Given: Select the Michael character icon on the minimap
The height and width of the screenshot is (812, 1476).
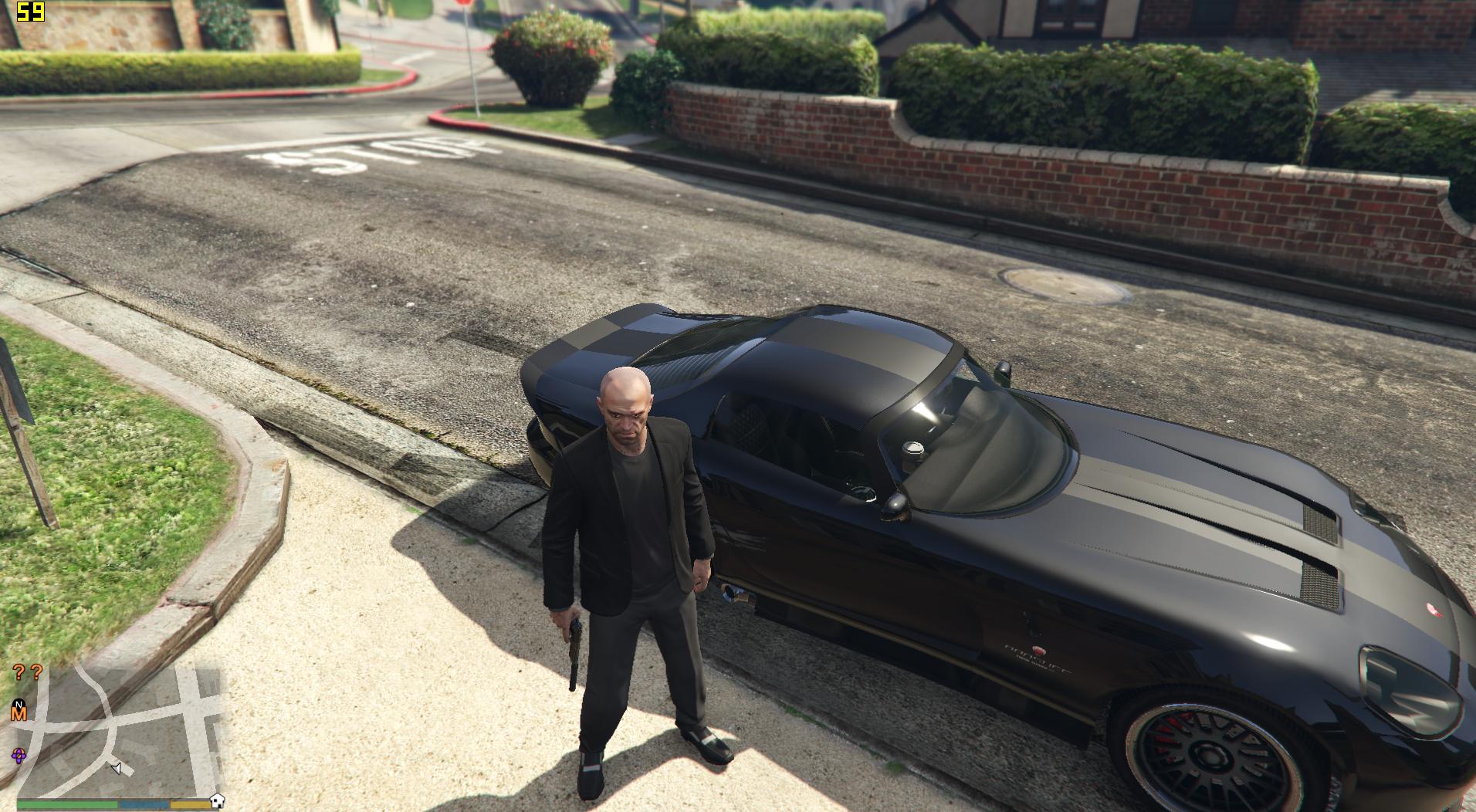Looking at the screenshot, I should [x=19, y=712].
